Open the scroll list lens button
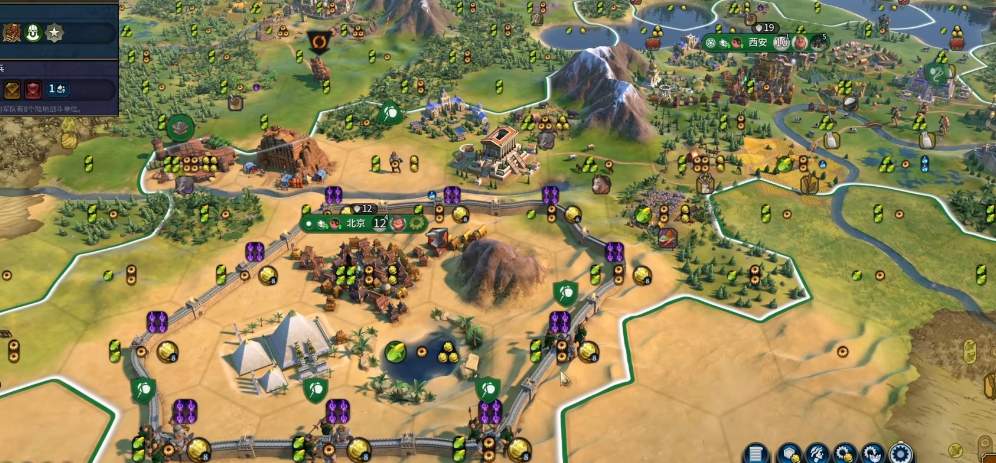 (x=757, y=453)
